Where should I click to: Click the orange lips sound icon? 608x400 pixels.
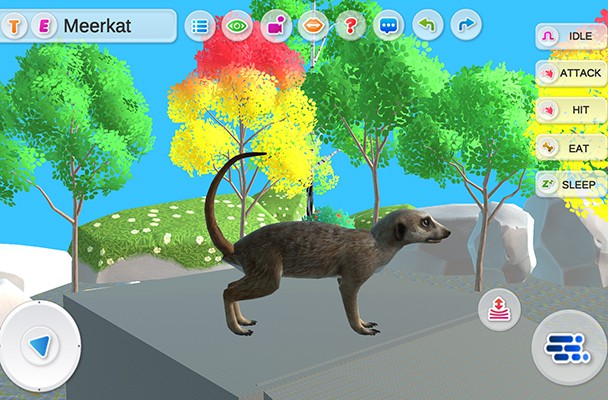[x=312, y=26]
